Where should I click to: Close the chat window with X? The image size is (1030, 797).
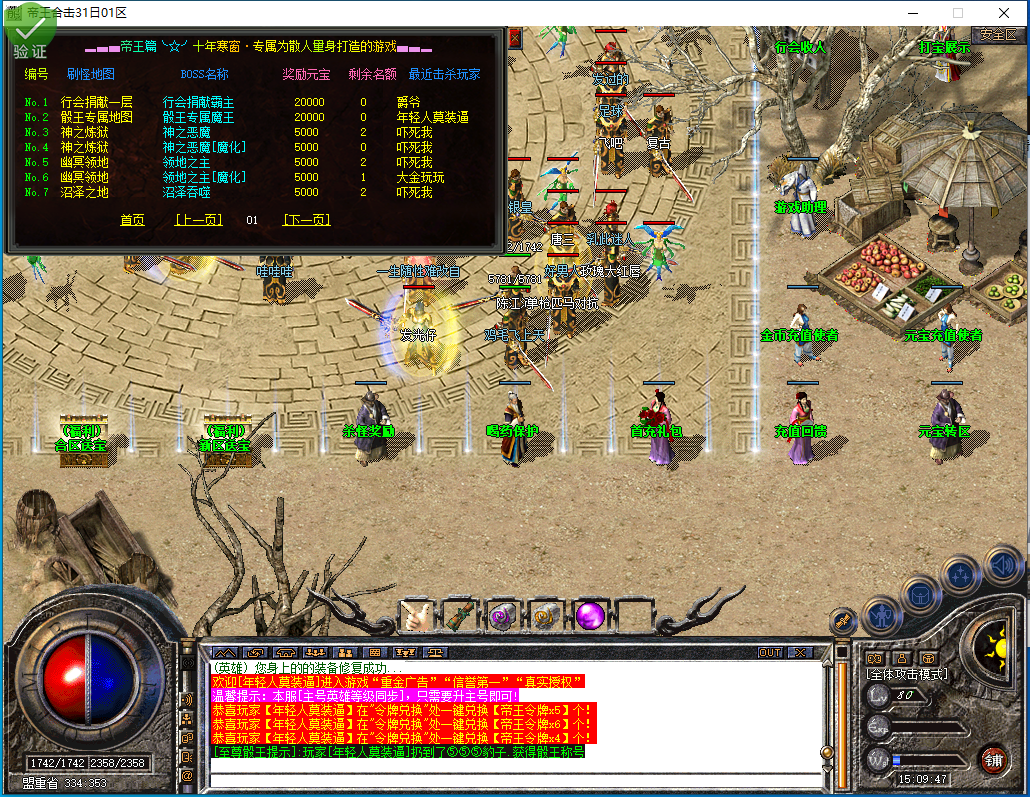pos(799,652)
